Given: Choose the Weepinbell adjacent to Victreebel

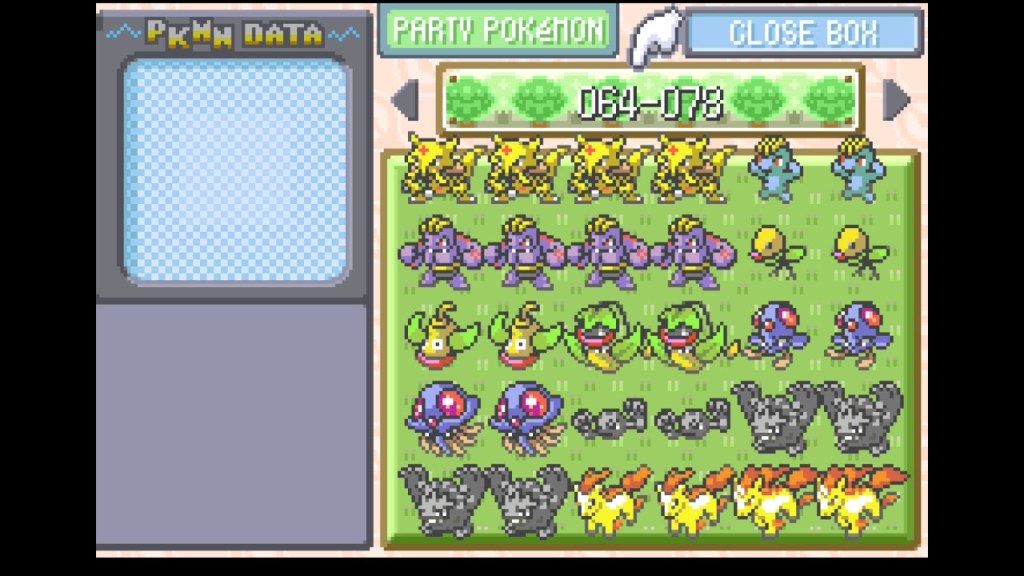Looking at the screenshot, I should click(x=524, y=335).
